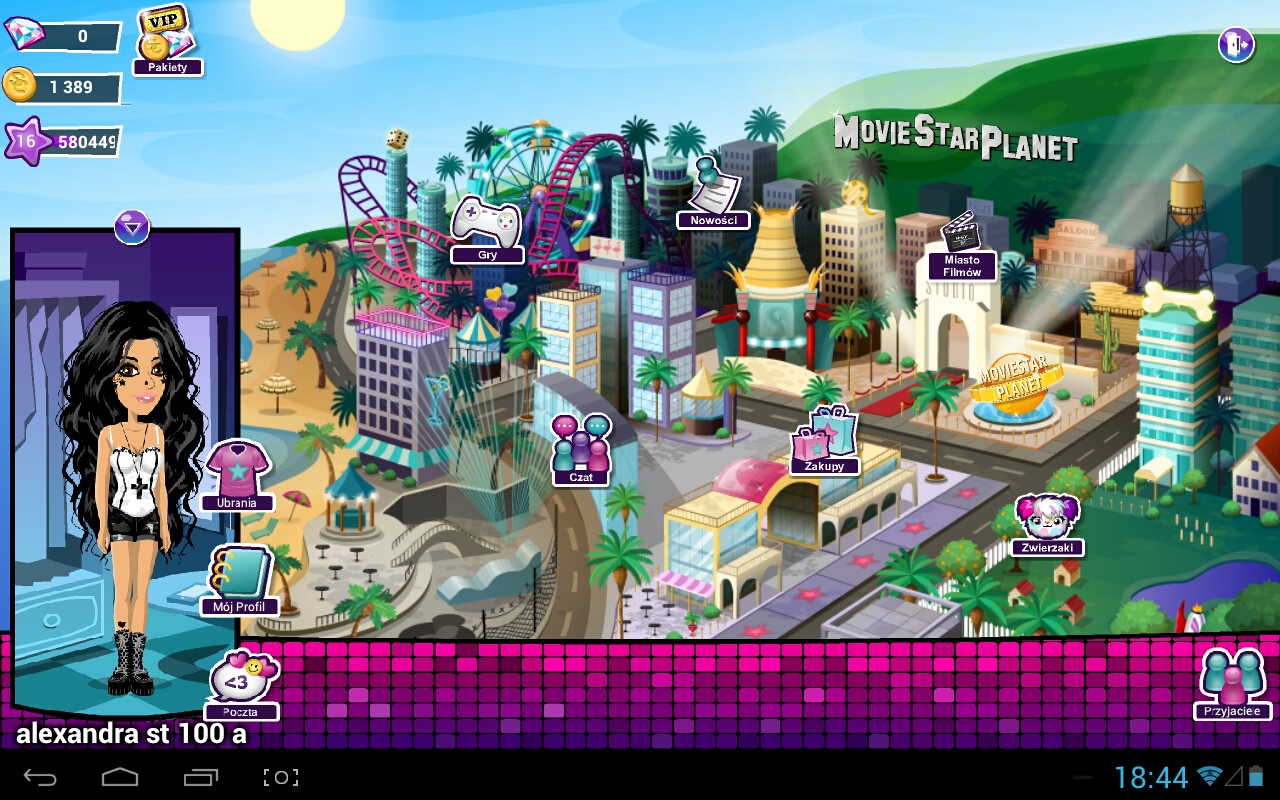
Task: Collapse the avatar panel with the purple arrow
Action: point(131,226)
